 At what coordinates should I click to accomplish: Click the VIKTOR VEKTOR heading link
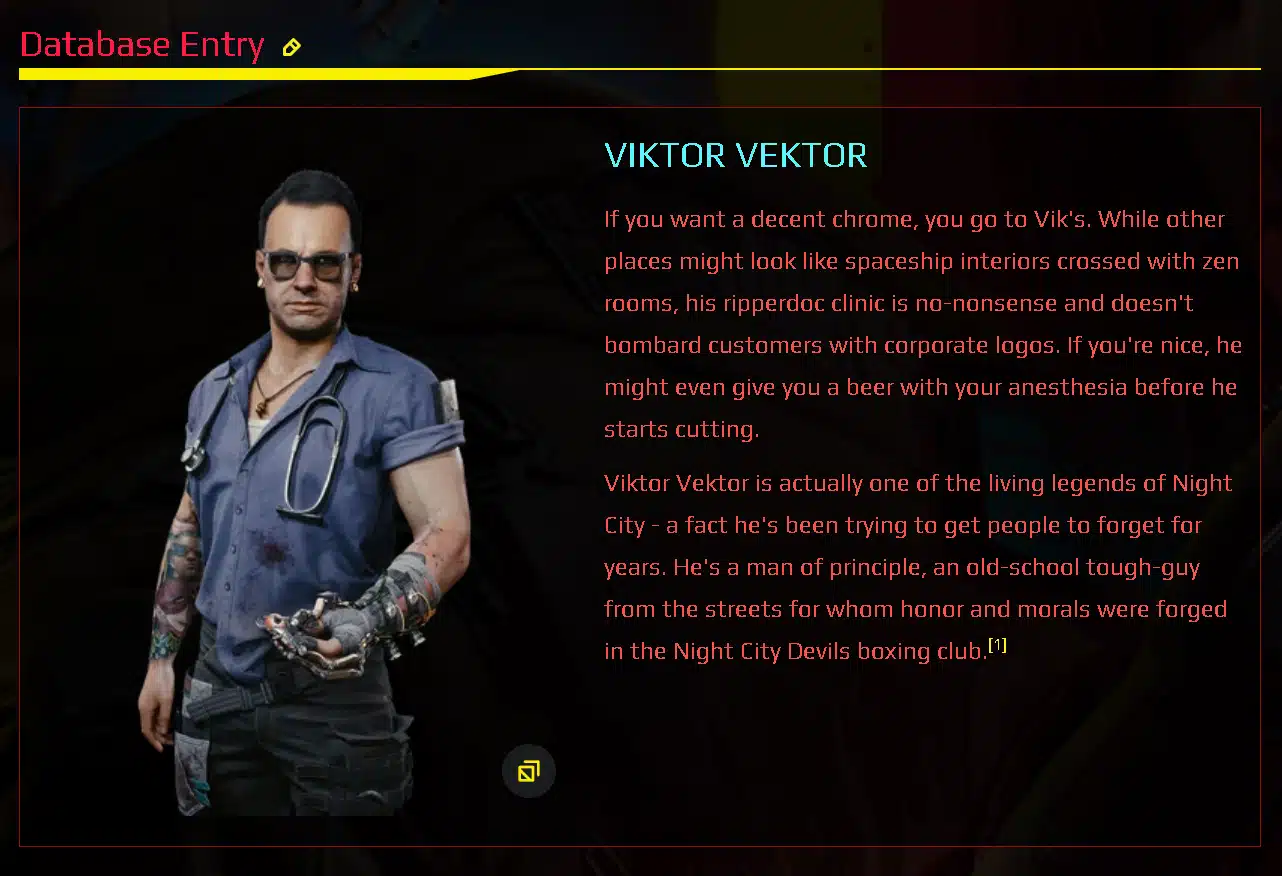point(735,156)
